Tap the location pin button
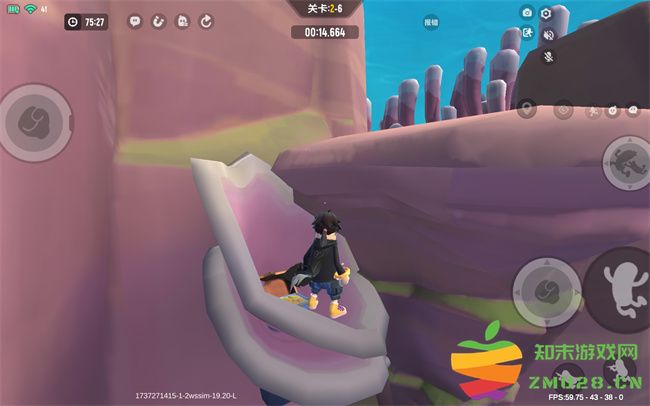 pyautogui.click(x=527, y=107)
